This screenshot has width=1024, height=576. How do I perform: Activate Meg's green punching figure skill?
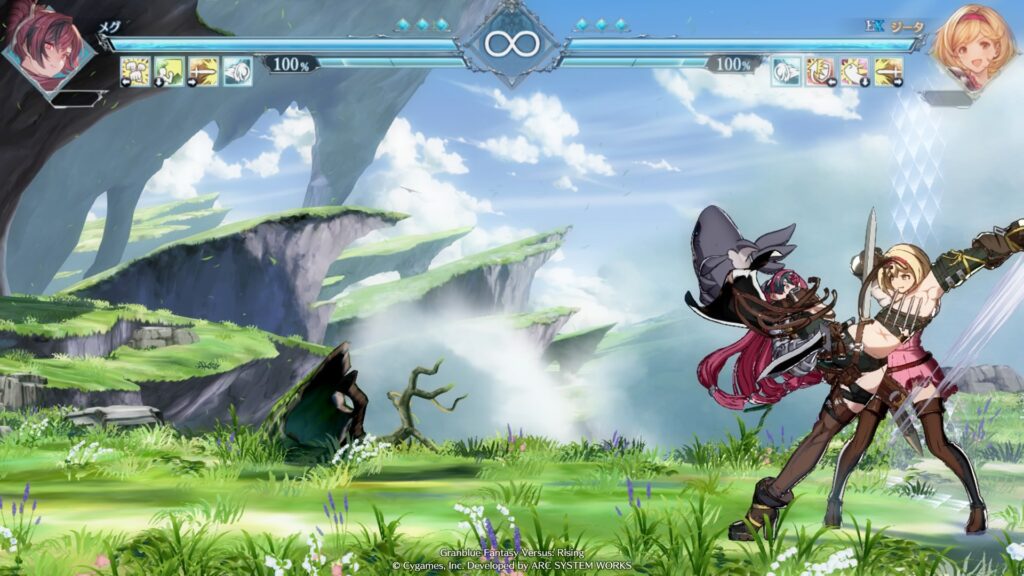(x=169, y=71)
